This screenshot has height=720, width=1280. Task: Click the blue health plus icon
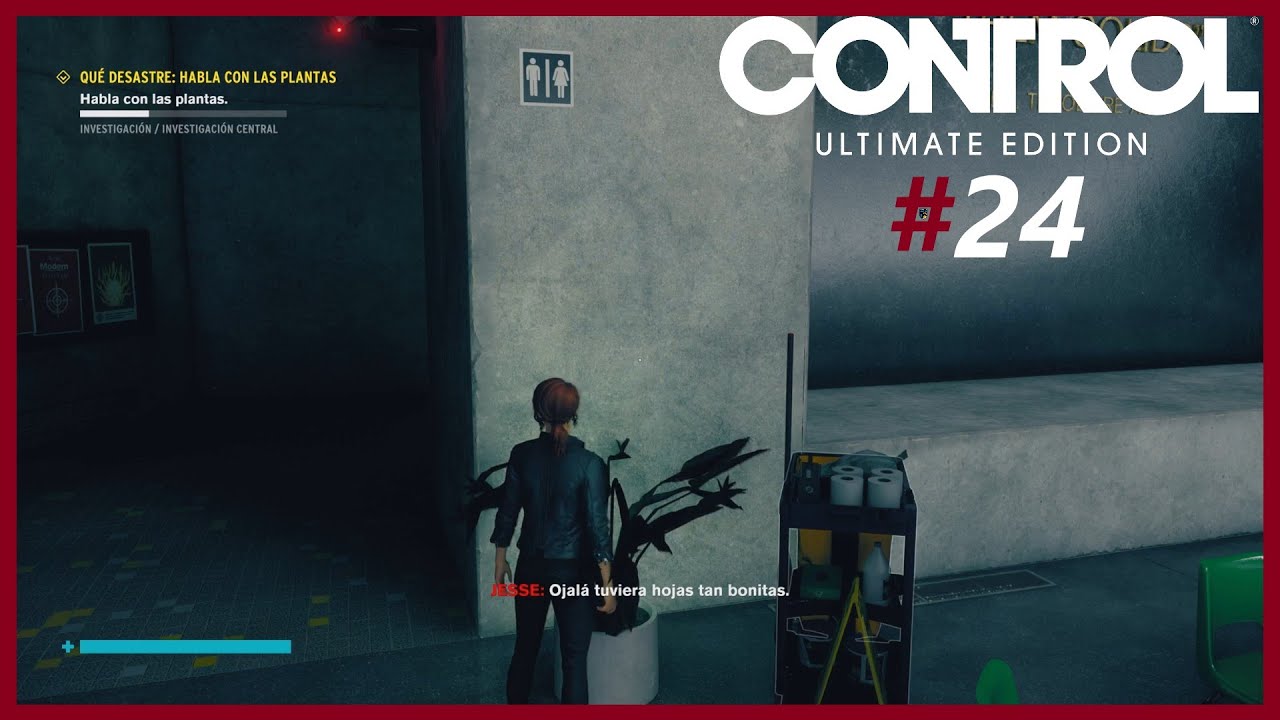tap(66, 648)
